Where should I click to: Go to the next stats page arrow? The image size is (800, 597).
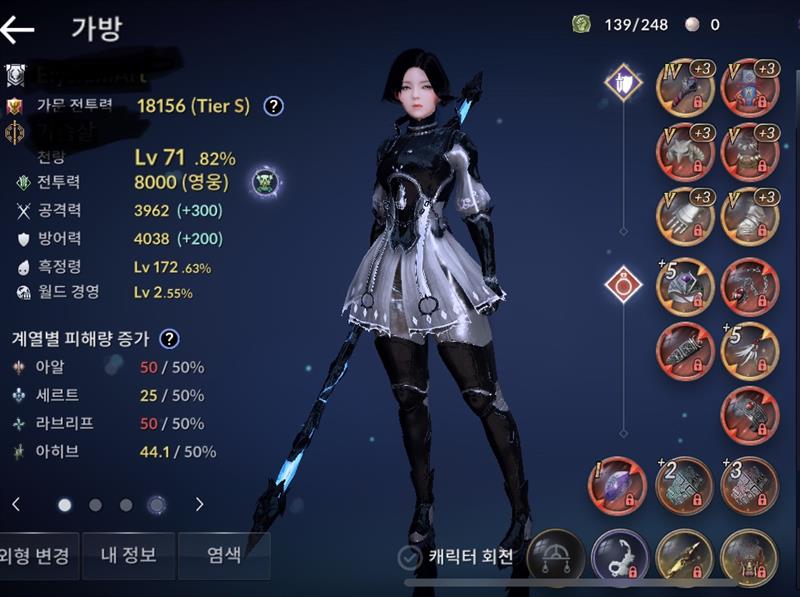click(200, 504)
